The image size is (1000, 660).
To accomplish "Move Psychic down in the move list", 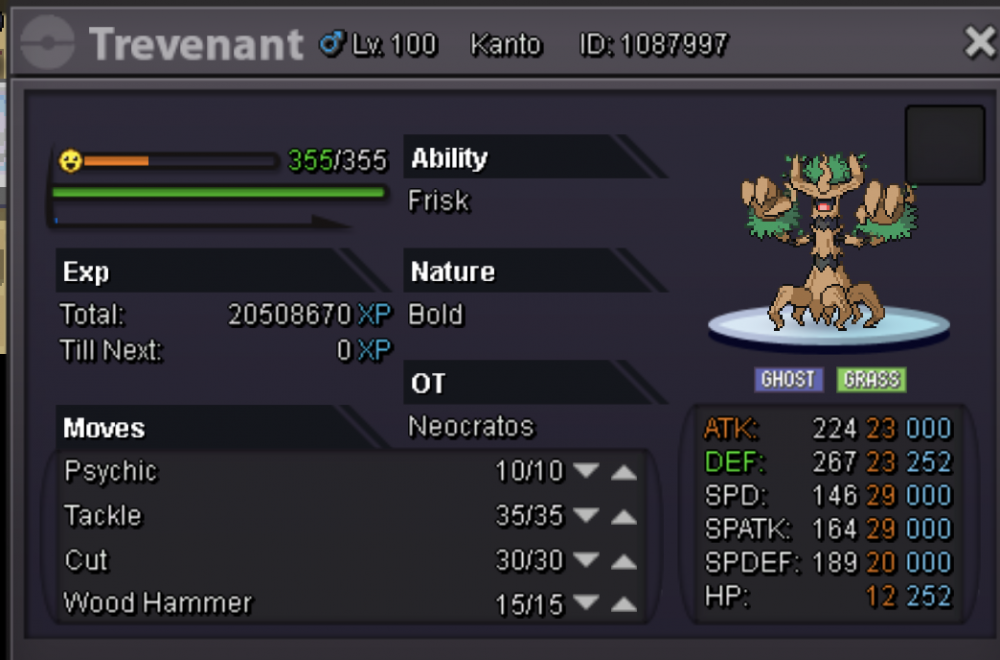I will pyautogui.click(x=586, y=471).
